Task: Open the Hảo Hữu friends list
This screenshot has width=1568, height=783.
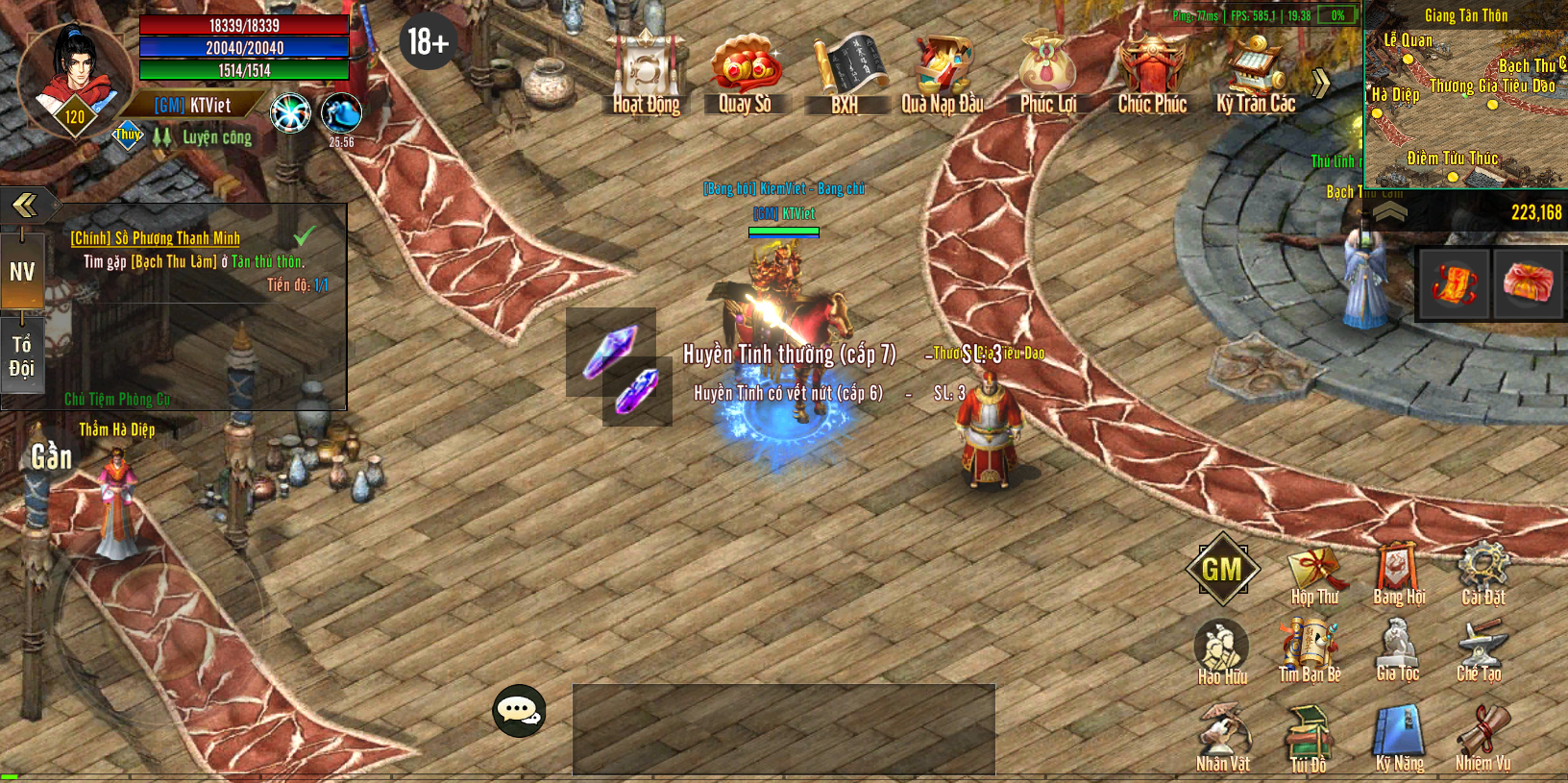Action: coord(1221,651)
